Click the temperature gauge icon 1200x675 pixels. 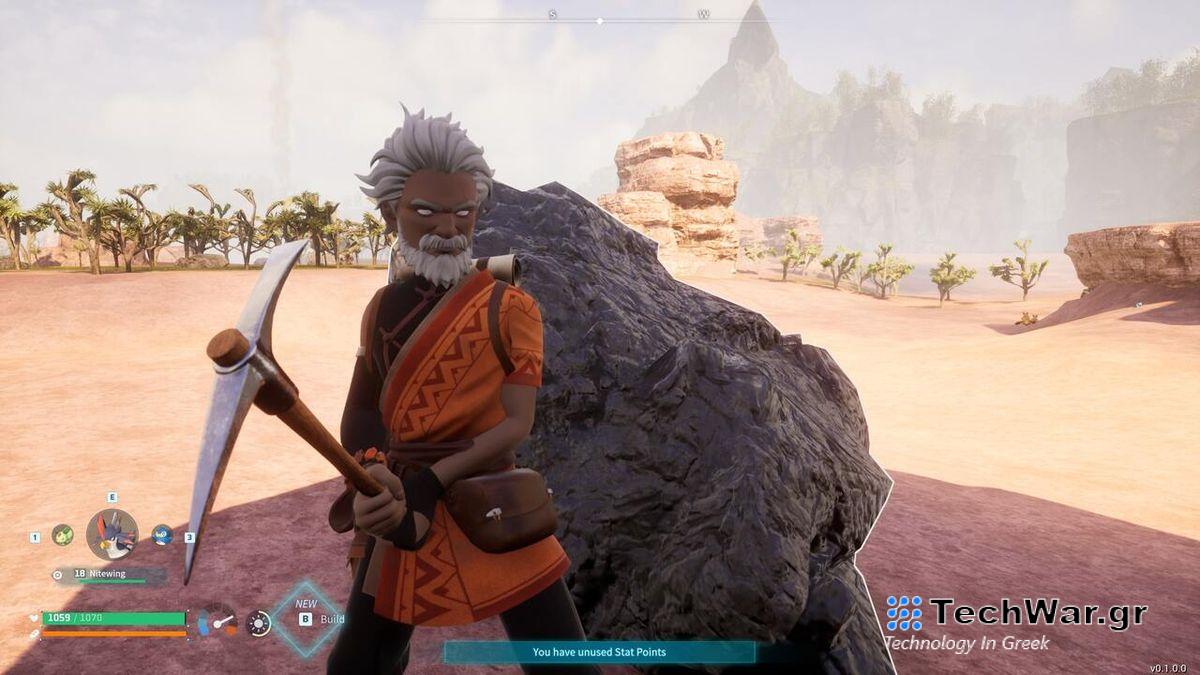216,621
